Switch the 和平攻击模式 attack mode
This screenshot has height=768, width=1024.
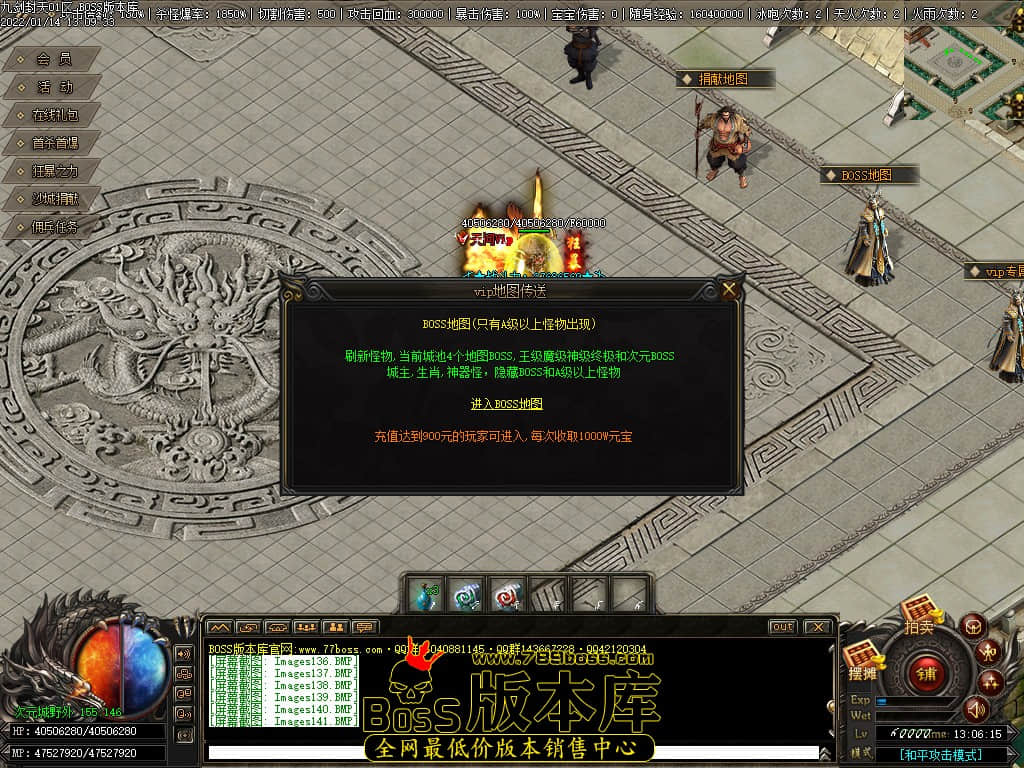[x=941, y=755]
